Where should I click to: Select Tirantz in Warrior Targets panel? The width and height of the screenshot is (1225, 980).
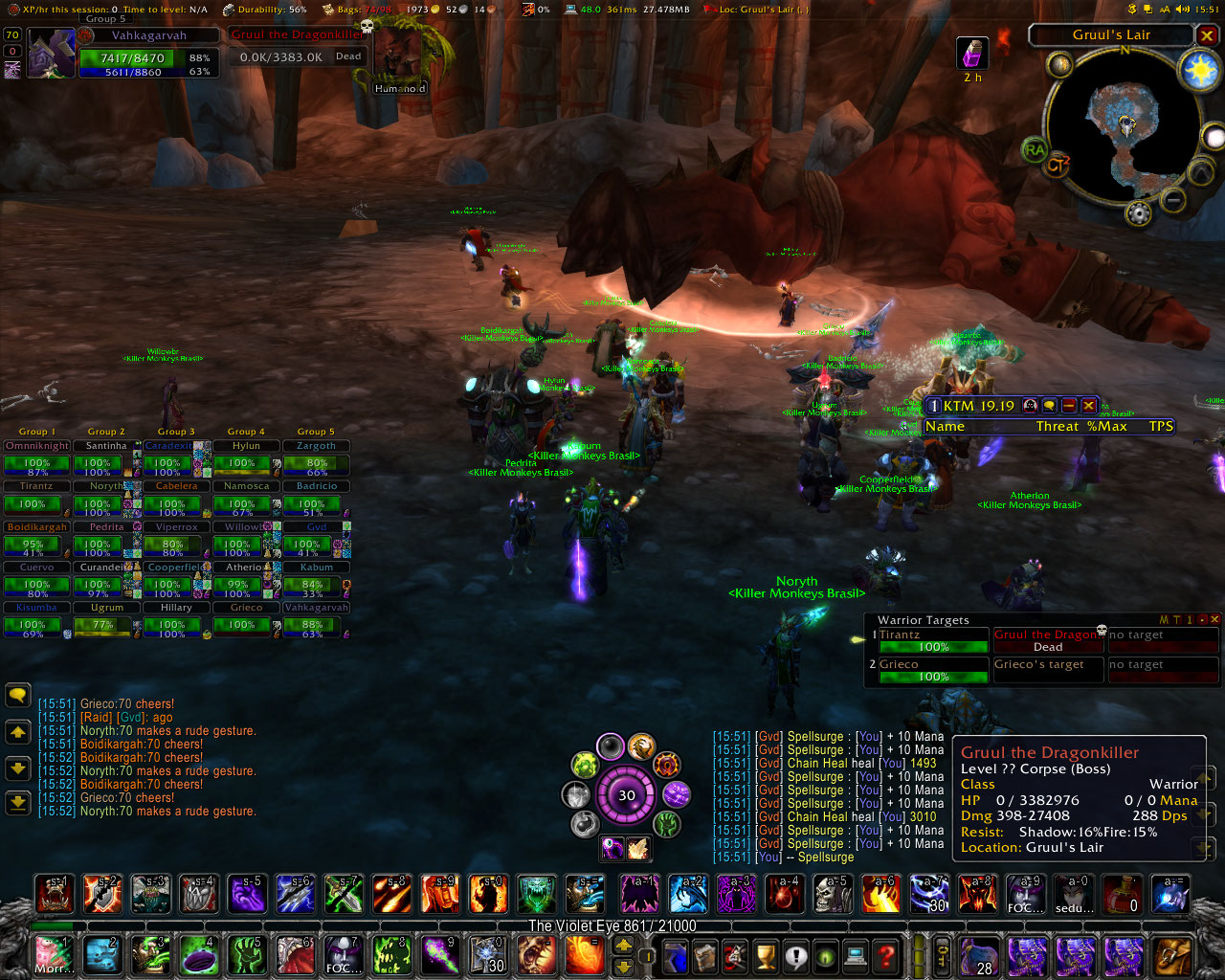point(933,641)
